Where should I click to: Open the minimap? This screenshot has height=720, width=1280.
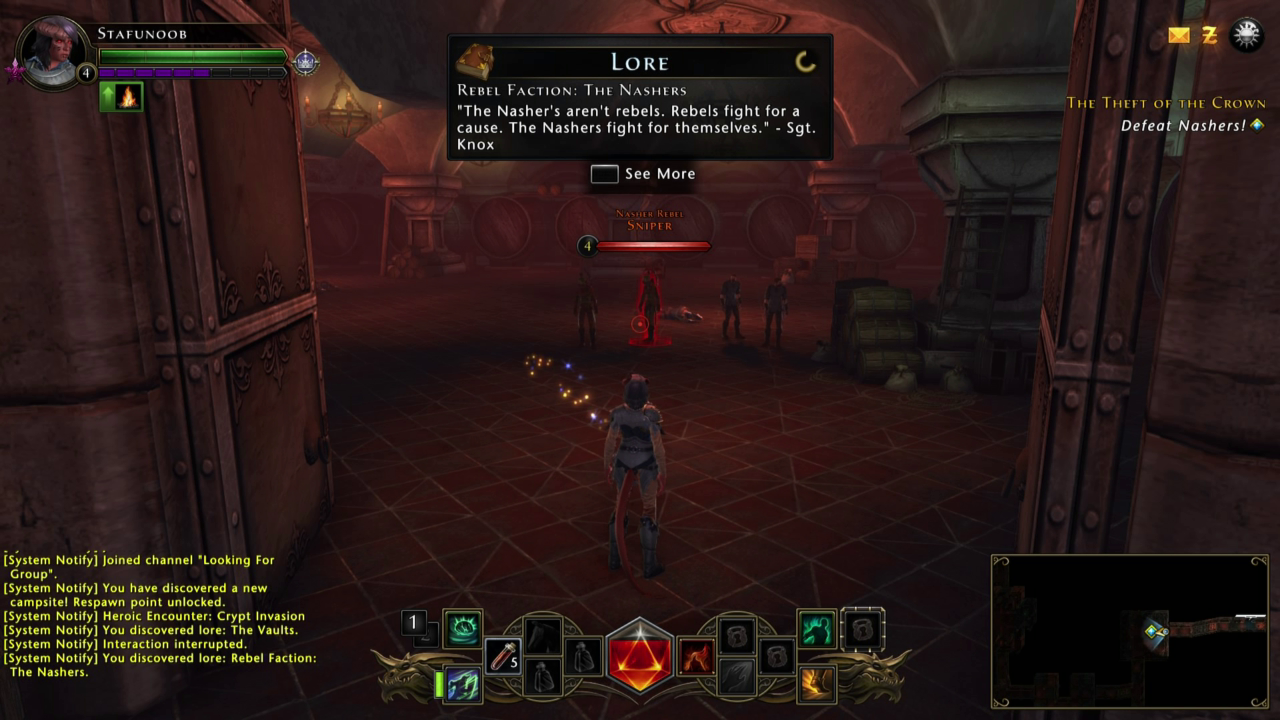tap(1129, 631)
